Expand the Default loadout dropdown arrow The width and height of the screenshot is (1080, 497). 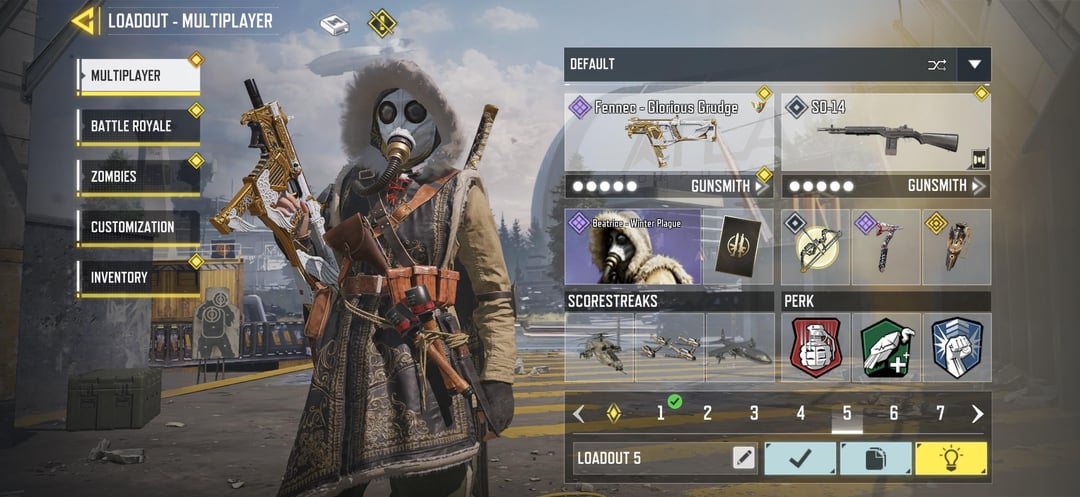click(x=974, y=65)
